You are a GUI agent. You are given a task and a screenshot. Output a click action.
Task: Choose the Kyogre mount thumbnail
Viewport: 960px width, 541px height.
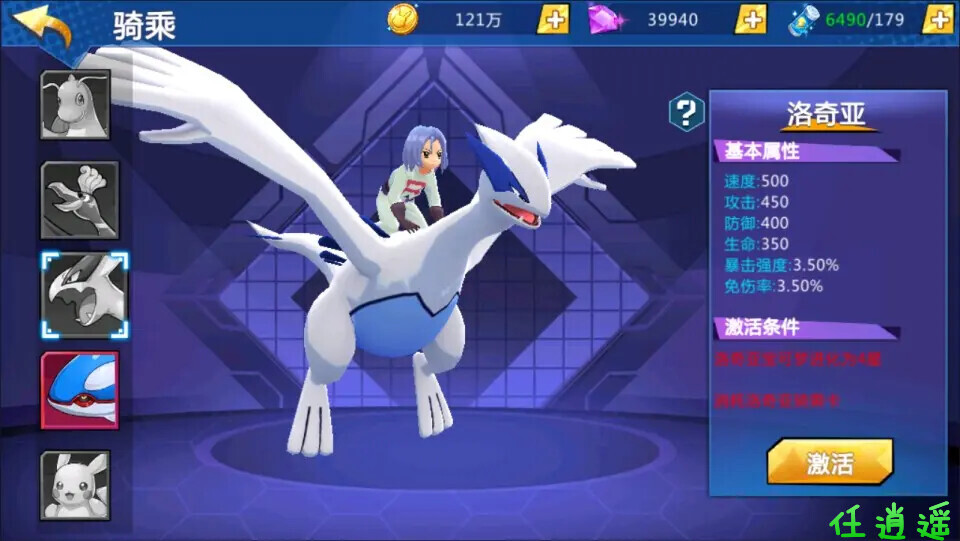(x=79, y=390)
